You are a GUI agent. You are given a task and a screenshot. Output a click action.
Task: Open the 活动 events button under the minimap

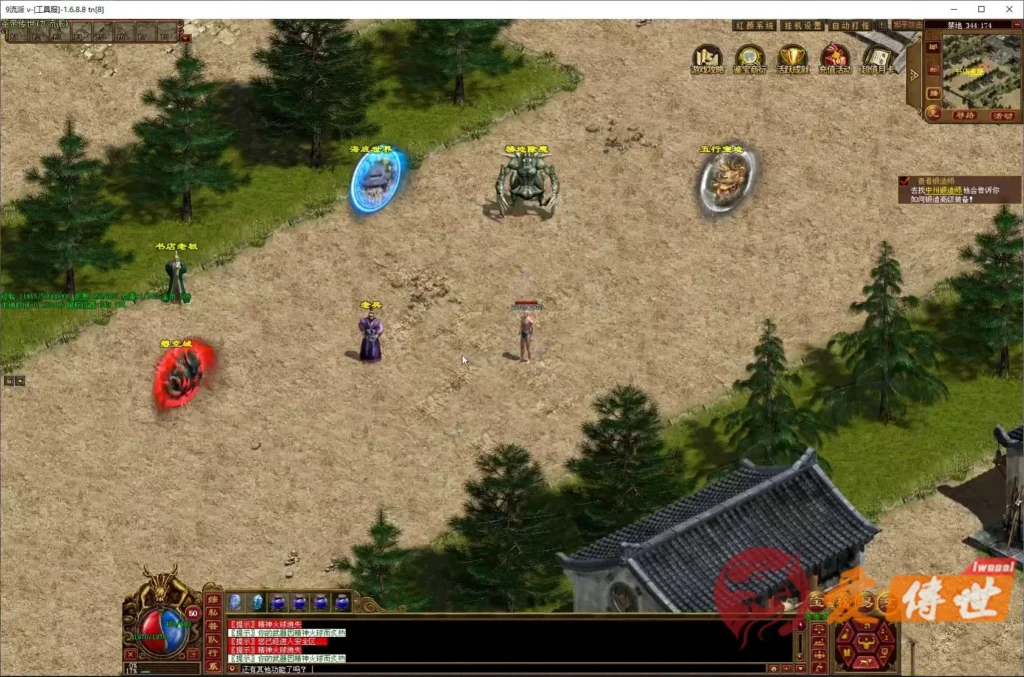[1002, 116]
